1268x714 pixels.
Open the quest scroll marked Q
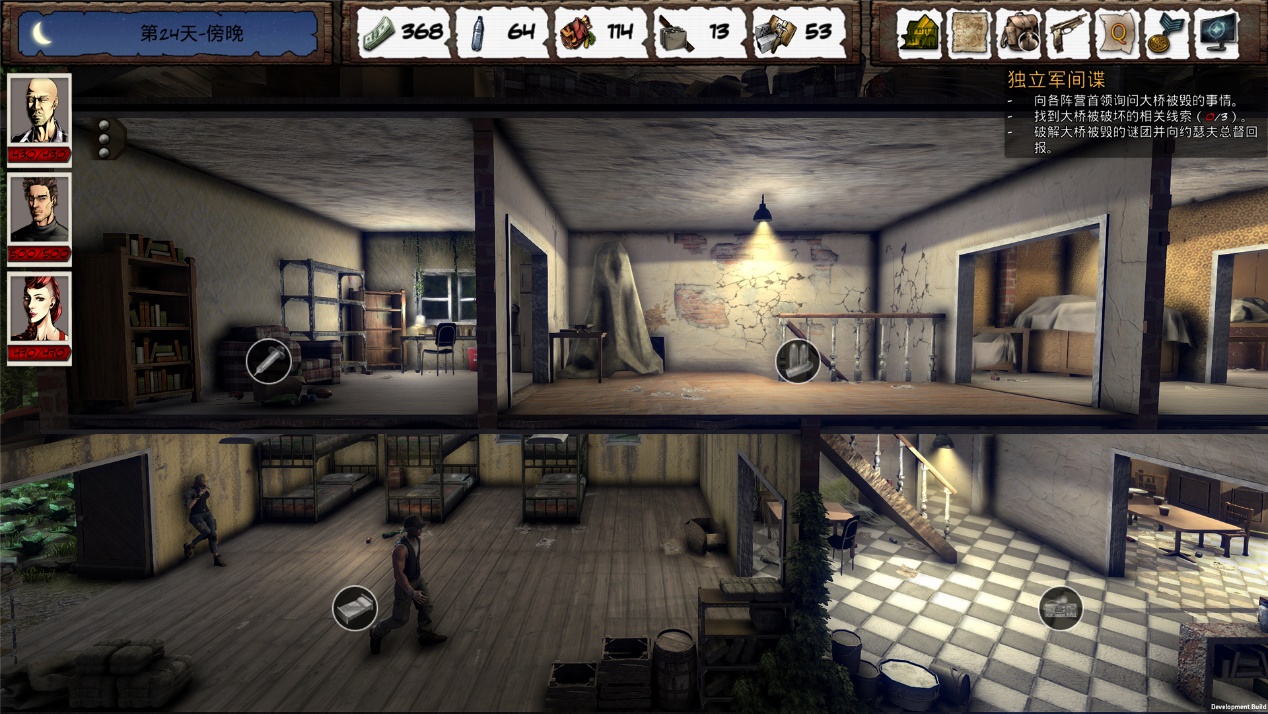(1118, 34)
